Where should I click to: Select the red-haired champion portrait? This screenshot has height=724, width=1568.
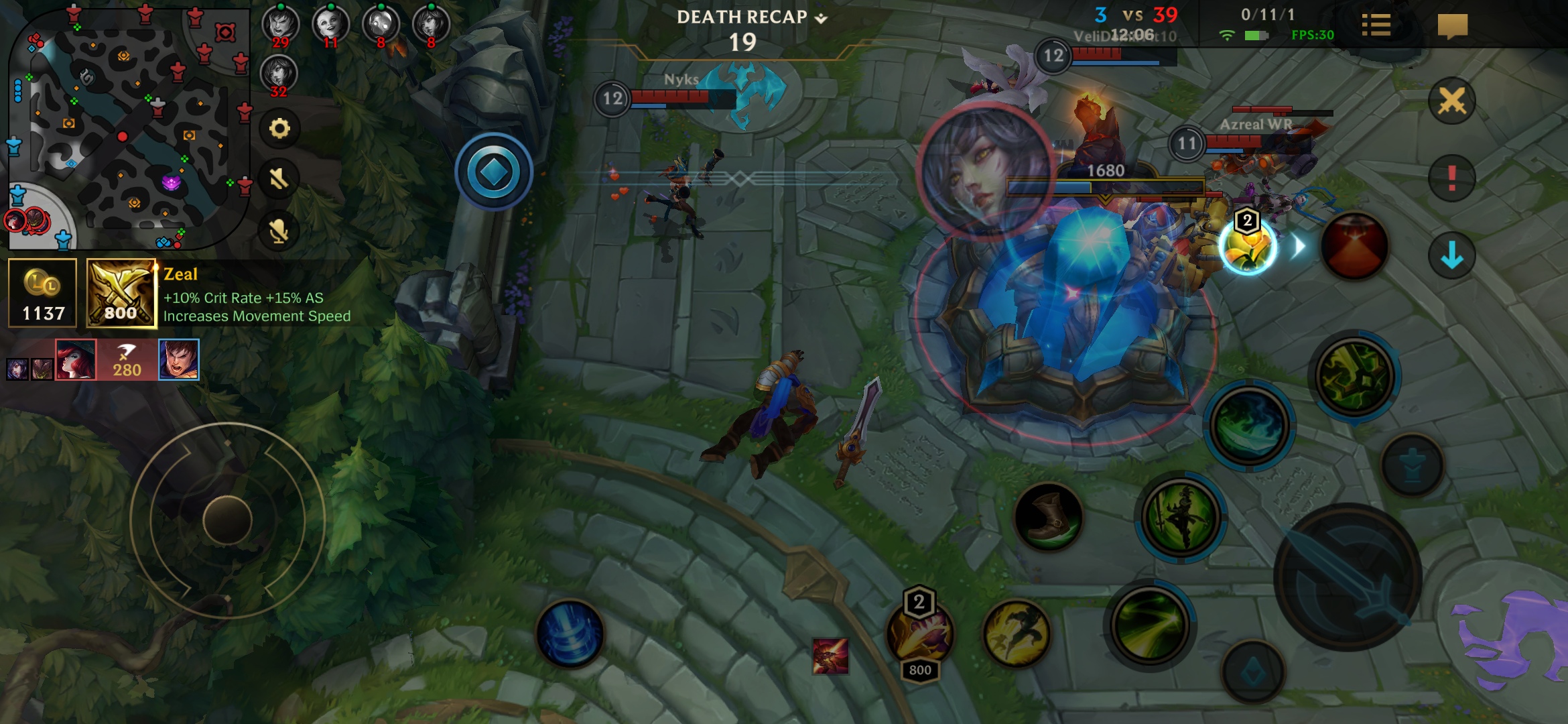pos(76,359)
